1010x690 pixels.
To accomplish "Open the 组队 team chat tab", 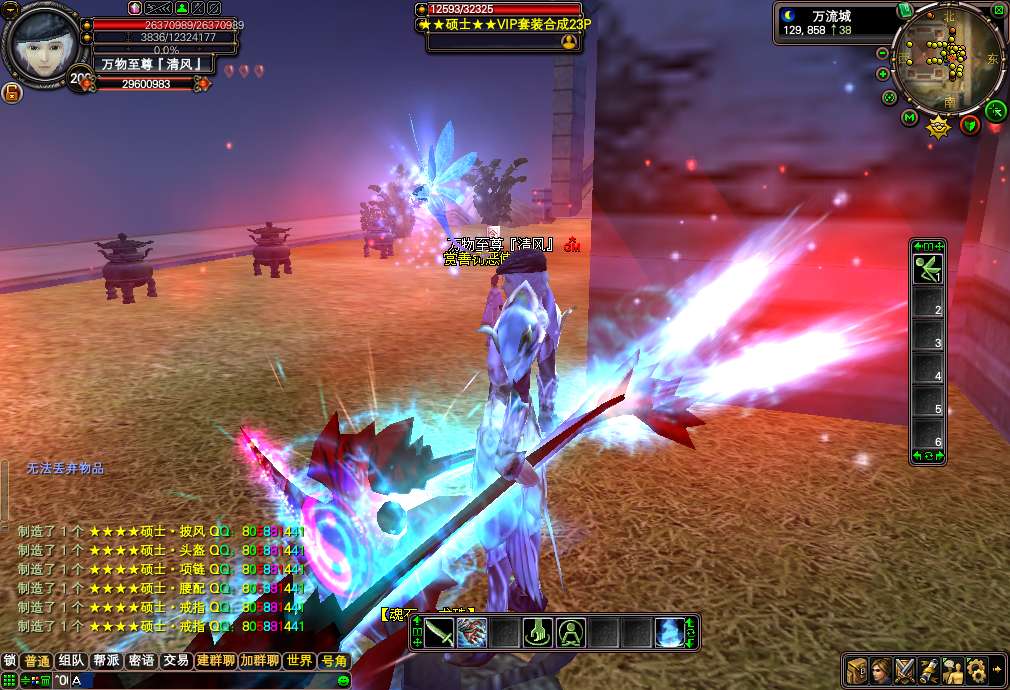I will point(71,661).
